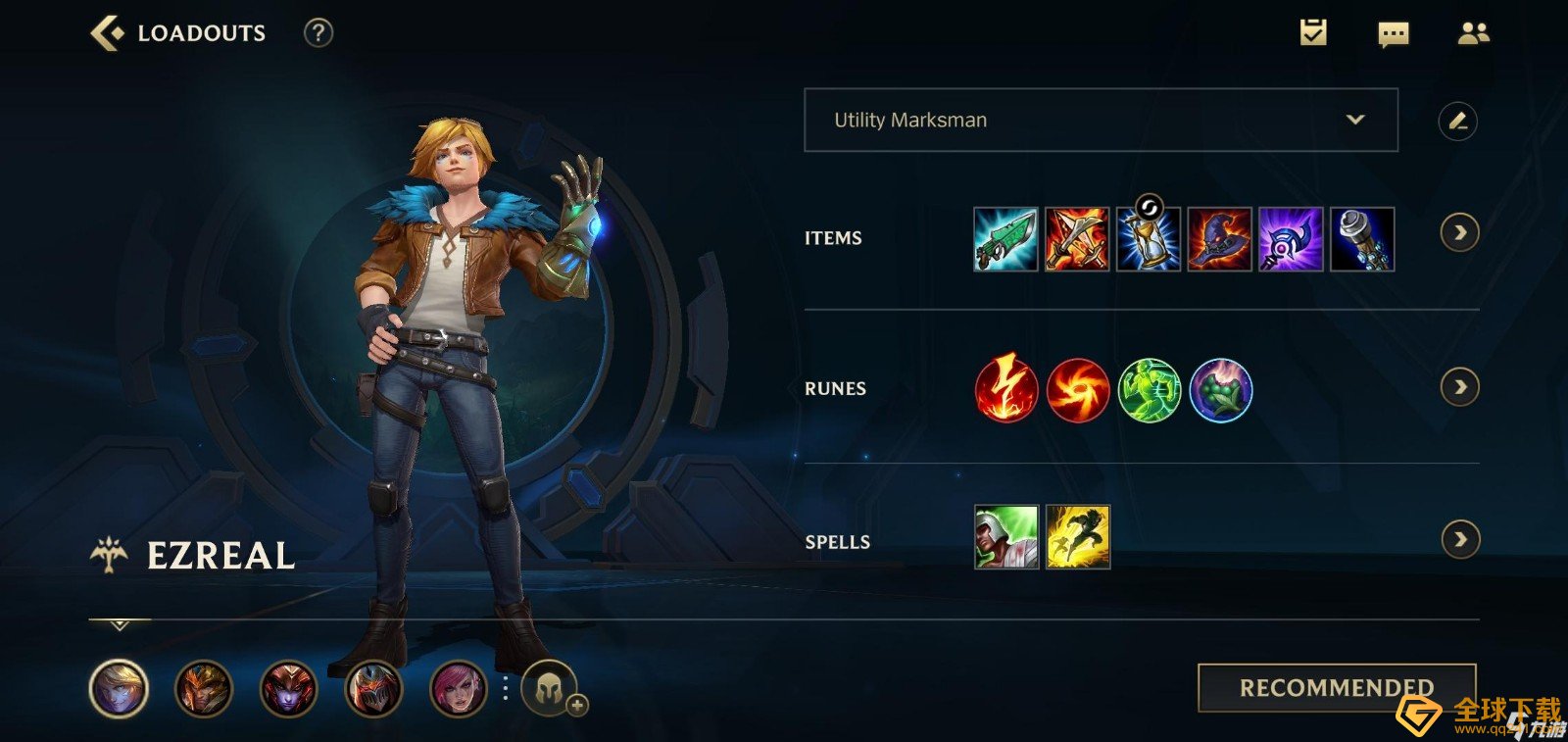Open the chat bubble icon
Screen dimensions: 1568x742
pyautogui.click(x=1393, y=34)
